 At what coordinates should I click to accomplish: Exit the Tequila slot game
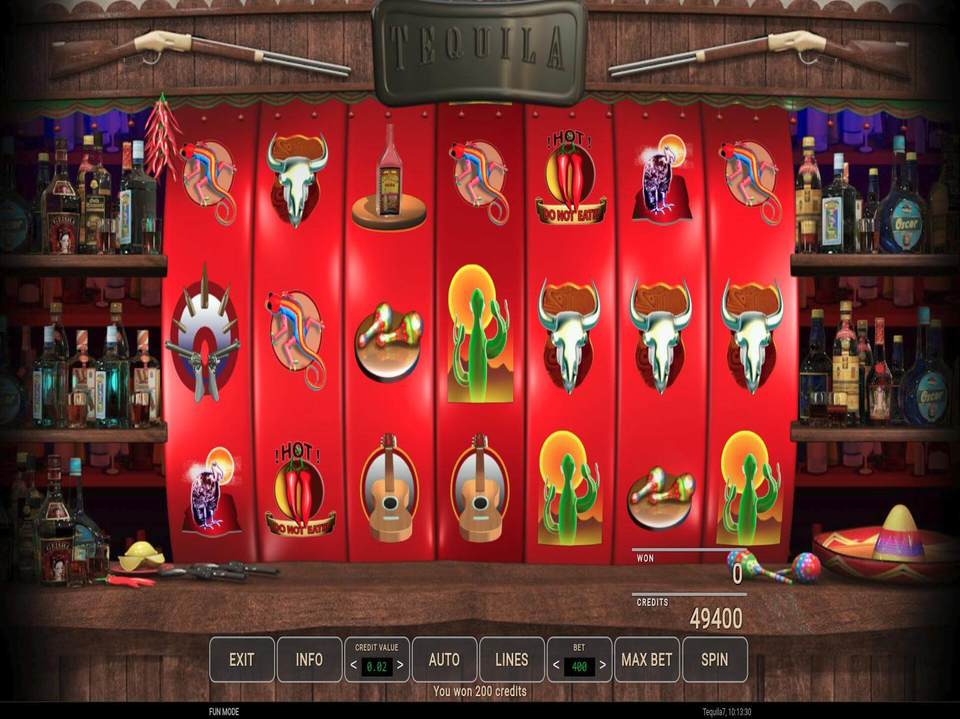click(241, 660)
